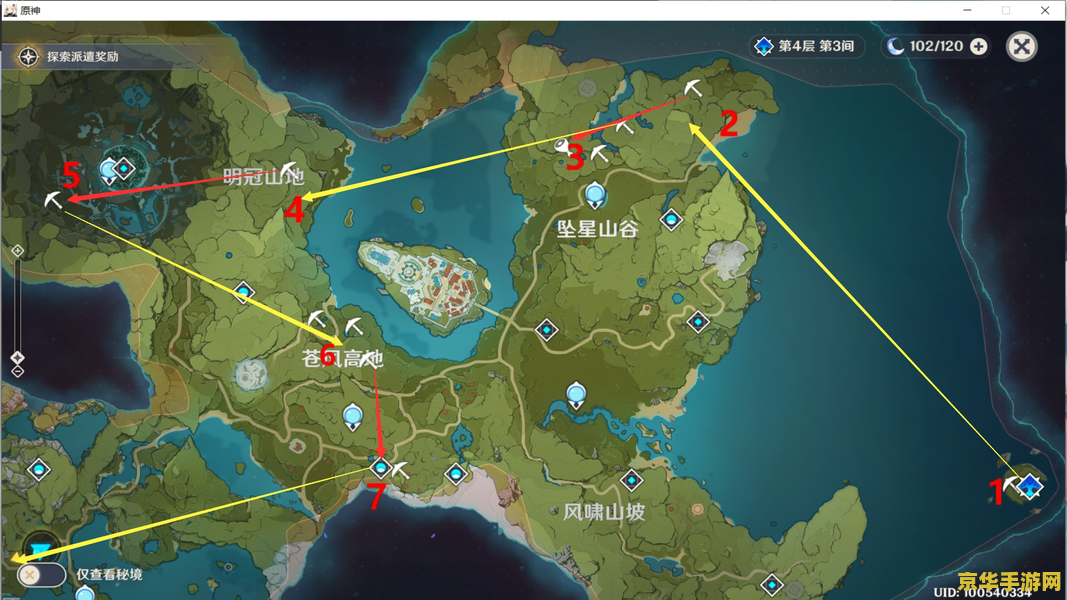Image resolution: width=1067 pixels, height=600 pixels.
Task: Select the statue pin above the 坠星山谷 label
Action: 596,194
